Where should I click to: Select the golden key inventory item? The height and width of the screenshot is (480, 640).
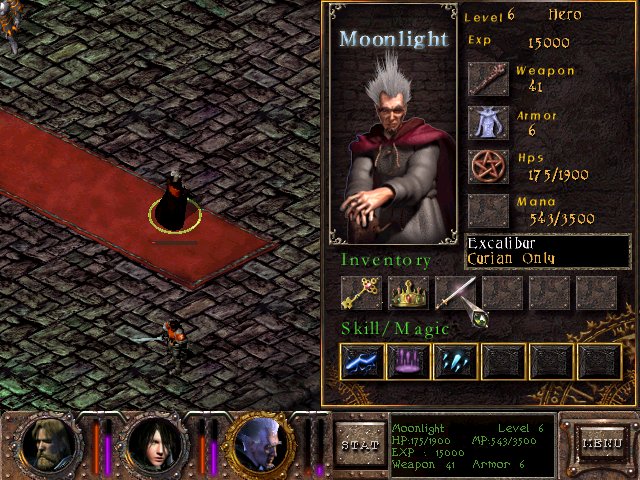point(360,293)
